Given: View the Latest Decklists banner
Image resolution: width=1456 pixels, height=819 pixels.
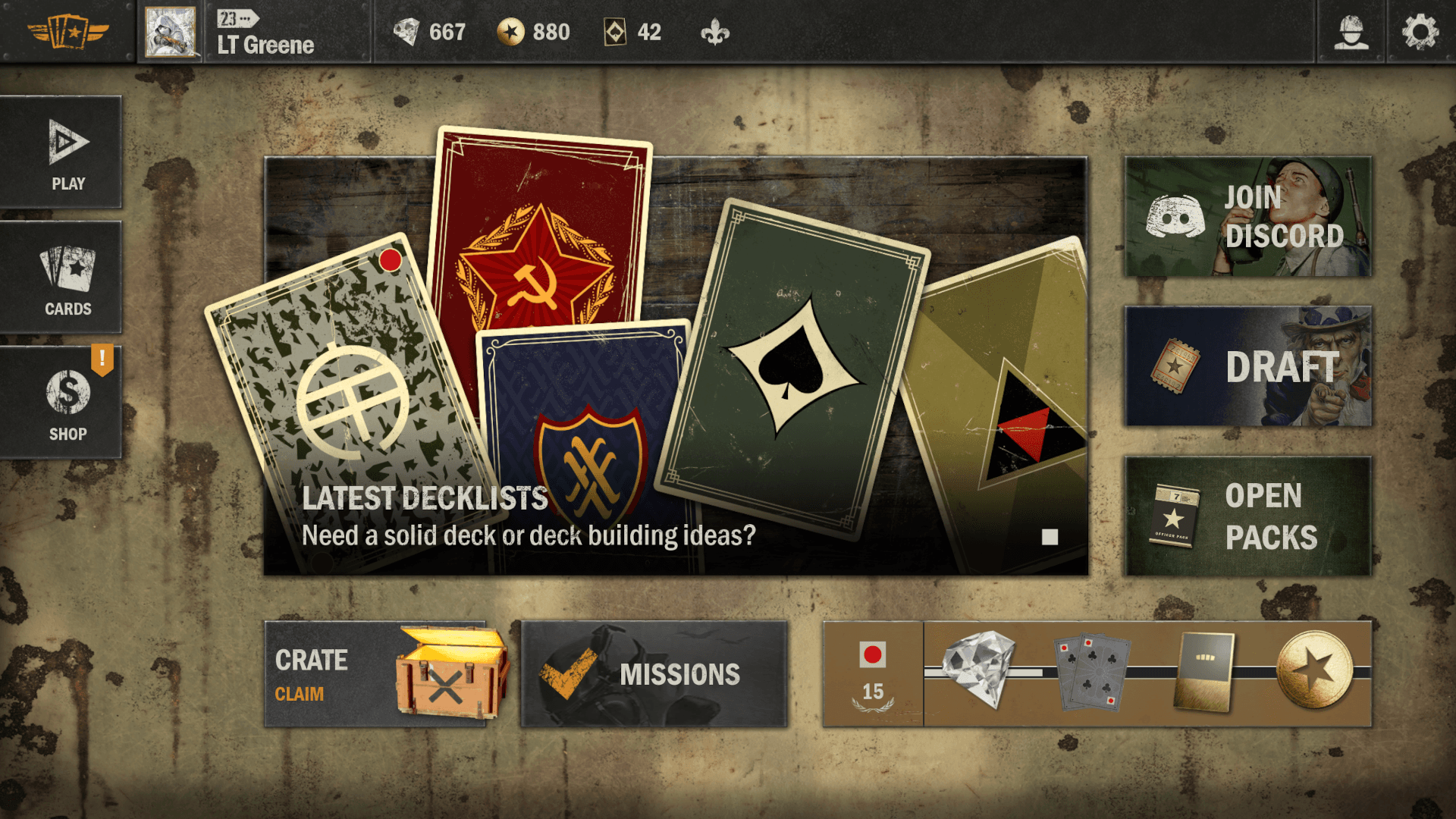Looking at the screenshot, I should pos(675,366).
